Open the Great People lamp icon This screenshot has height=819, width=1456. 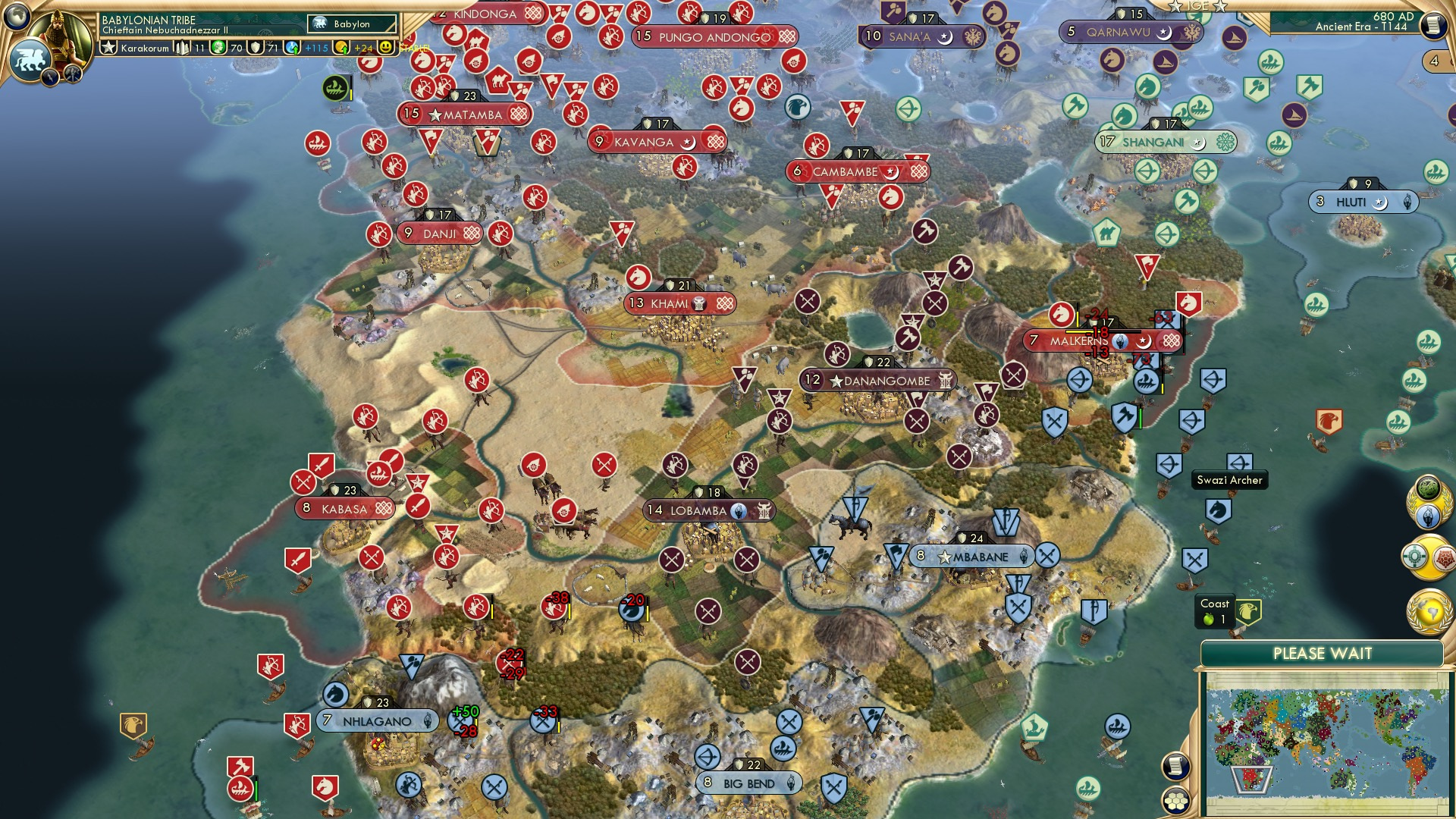(1428, 515)
